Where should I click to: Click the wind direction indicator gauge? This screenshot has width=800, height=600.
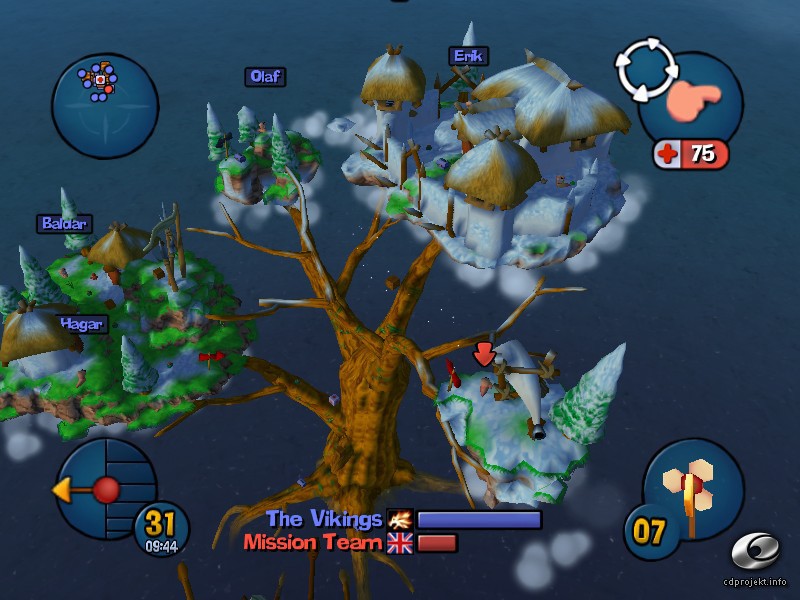click(105, 490)
